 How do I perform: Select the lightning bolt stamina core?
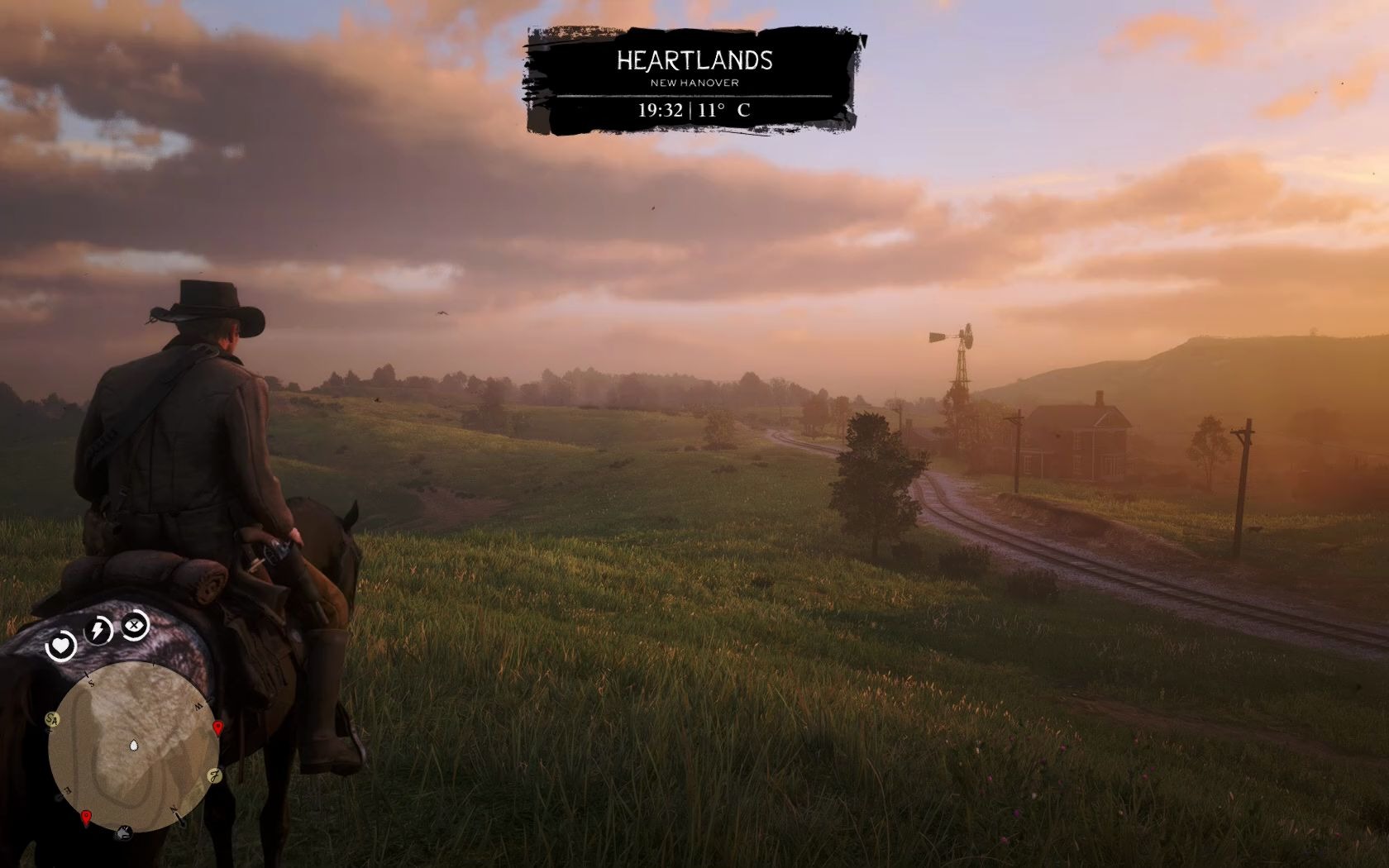pyautogui.click(x=99, y=631)
